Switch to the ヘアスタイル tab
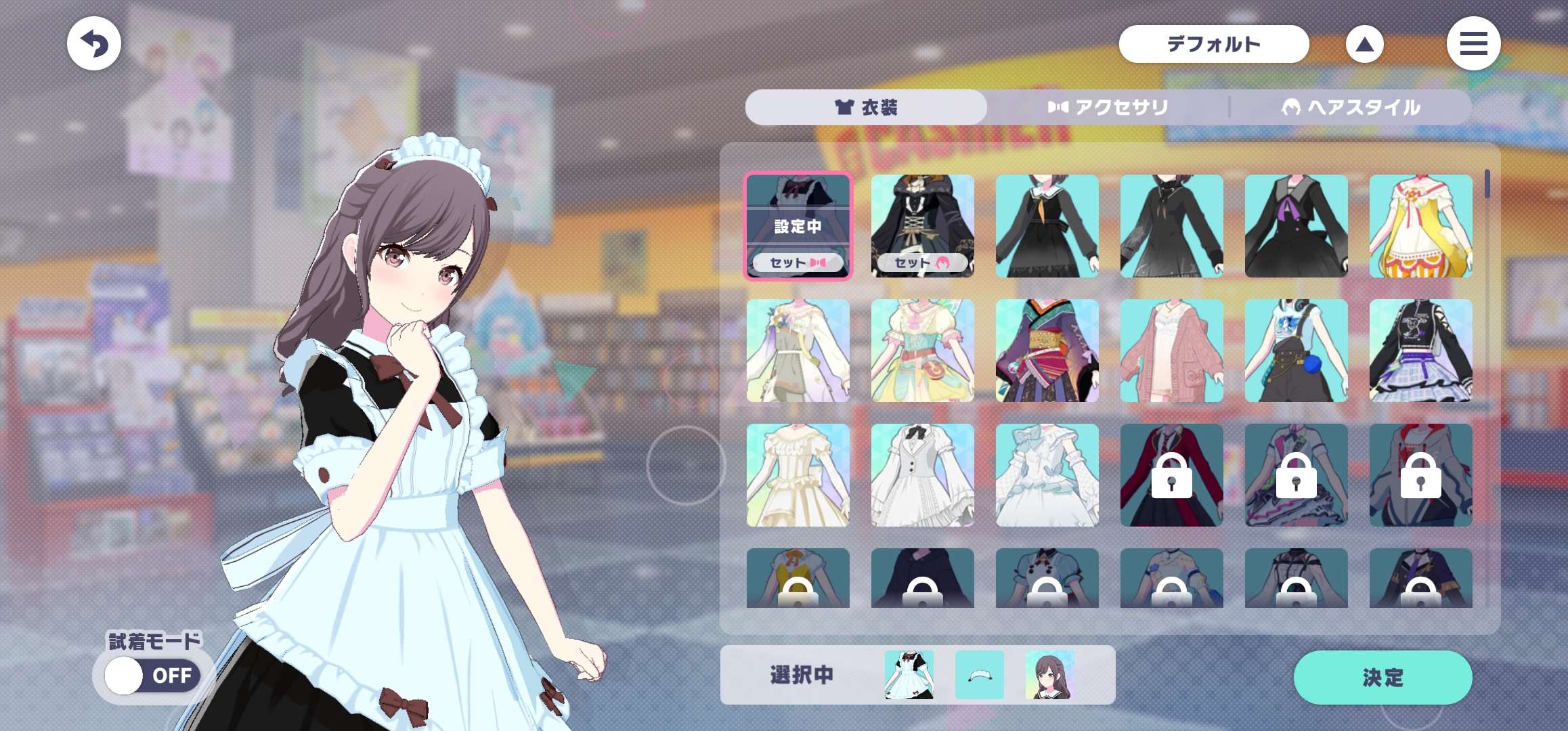1568x731 pixels. [1351, 108]
